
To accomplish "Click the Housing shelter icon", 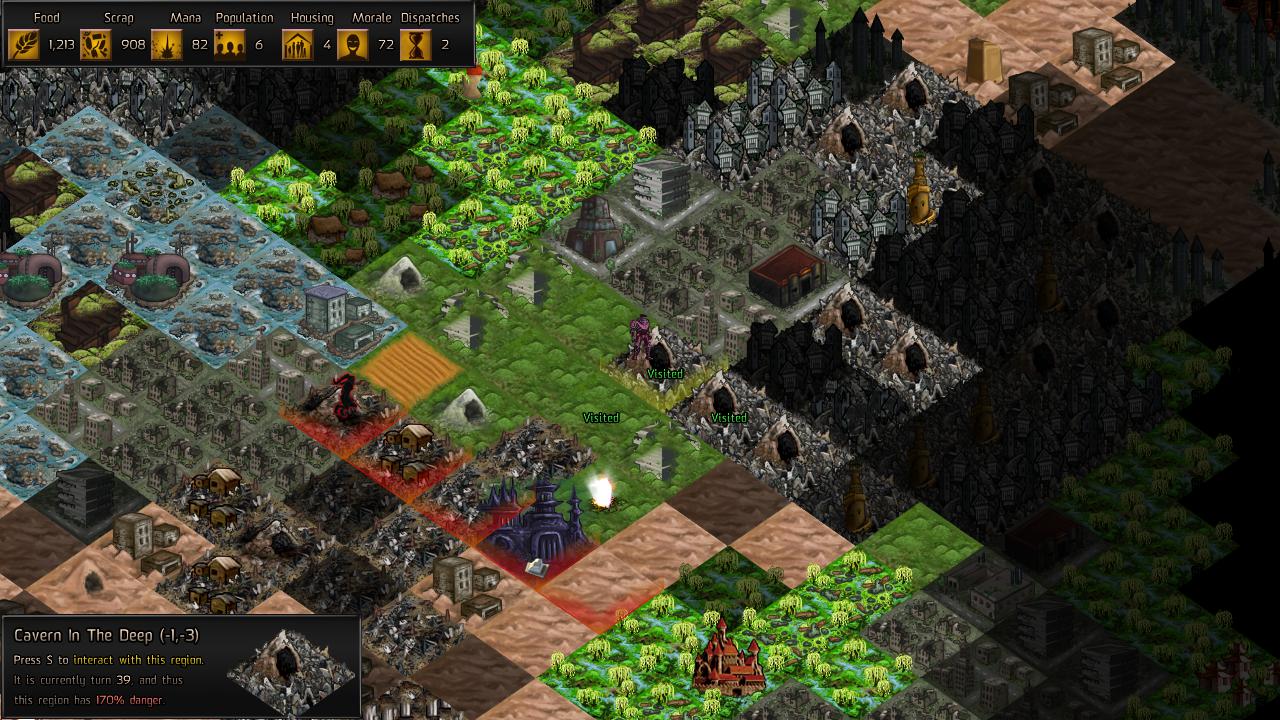I will click(x=297, y=44).
